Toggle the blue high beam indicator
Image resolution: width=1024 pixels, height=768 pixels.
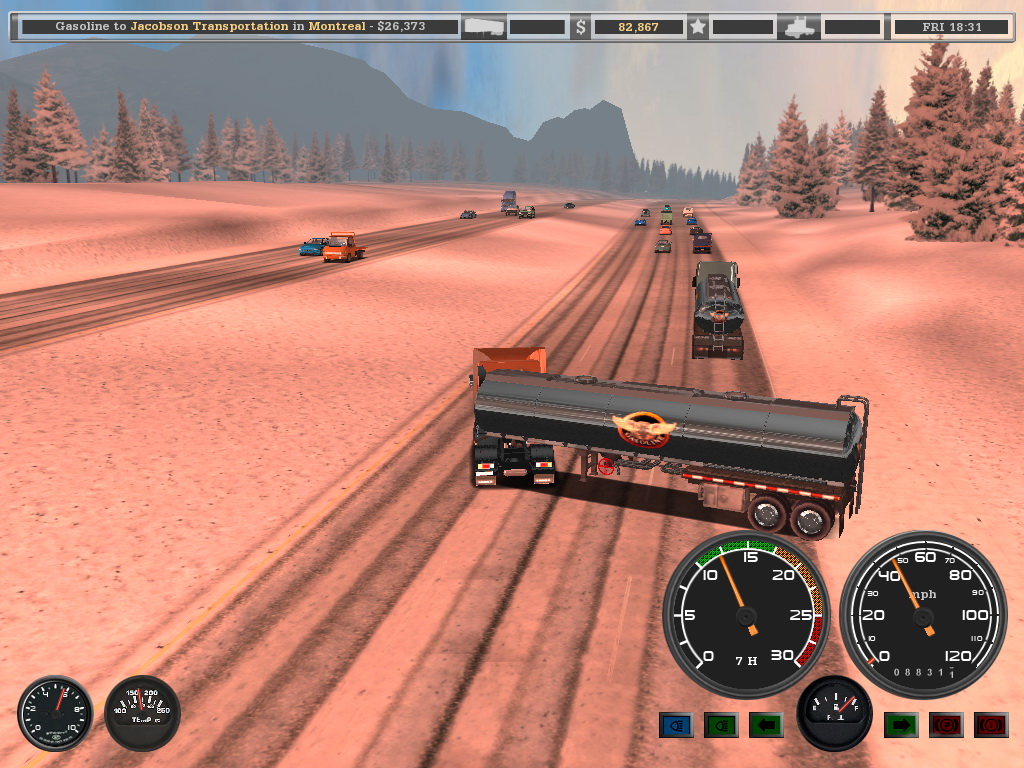676,725
